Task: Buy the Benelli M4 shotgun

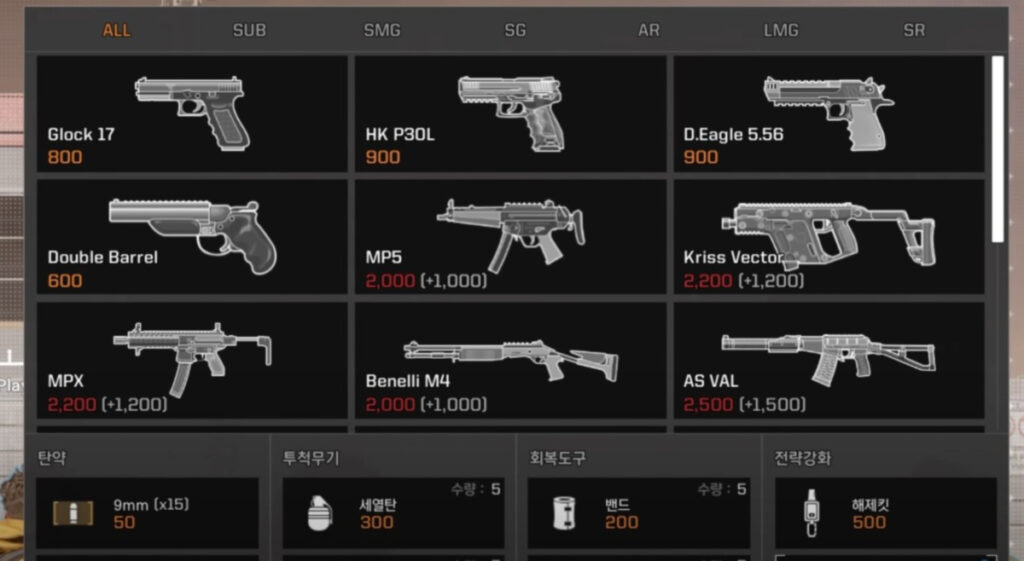Action: (510, 361)
